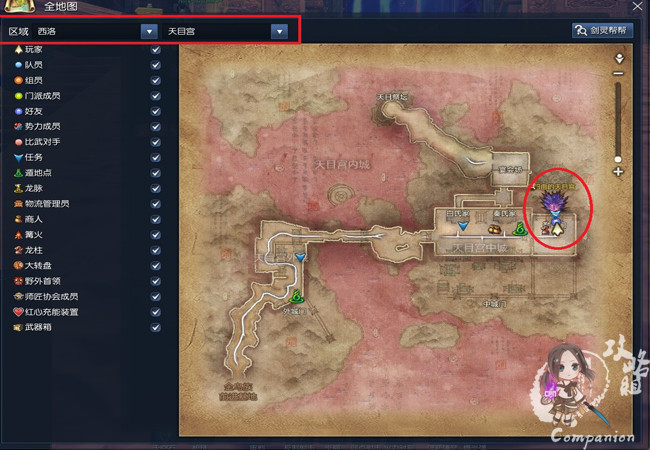The image size is (650, 450).
Task: Open the 西洛 region dropdown
Action: [x=149, y=31]
